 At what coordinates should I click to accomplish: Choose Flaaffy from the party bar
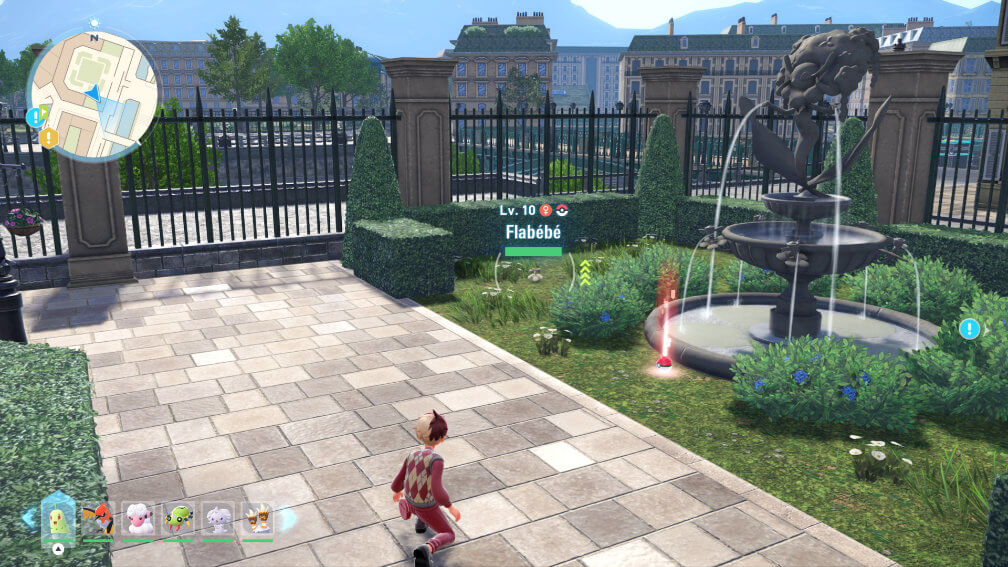click(138, 520)
